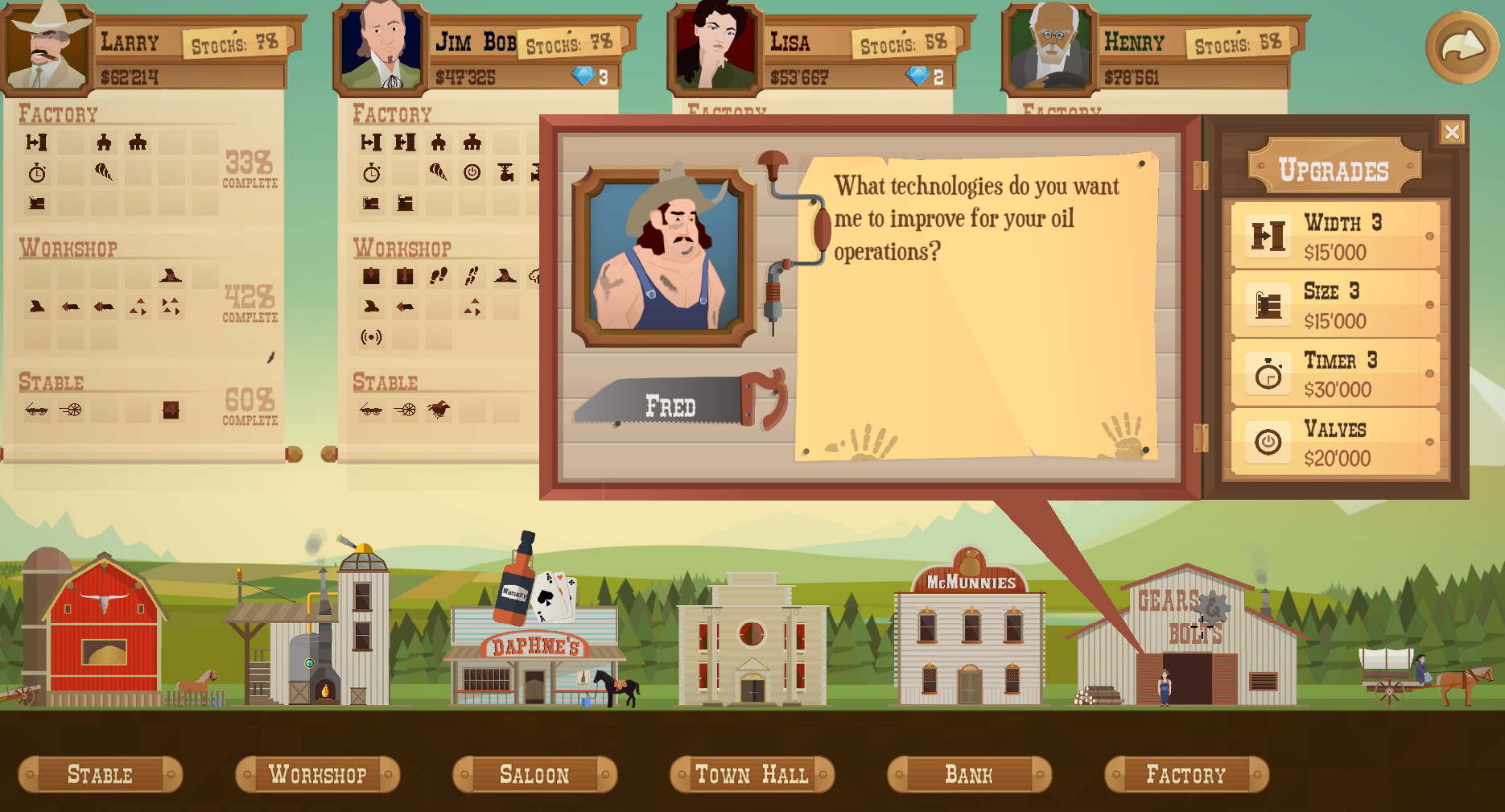Open the Workshop

point(317,774)
